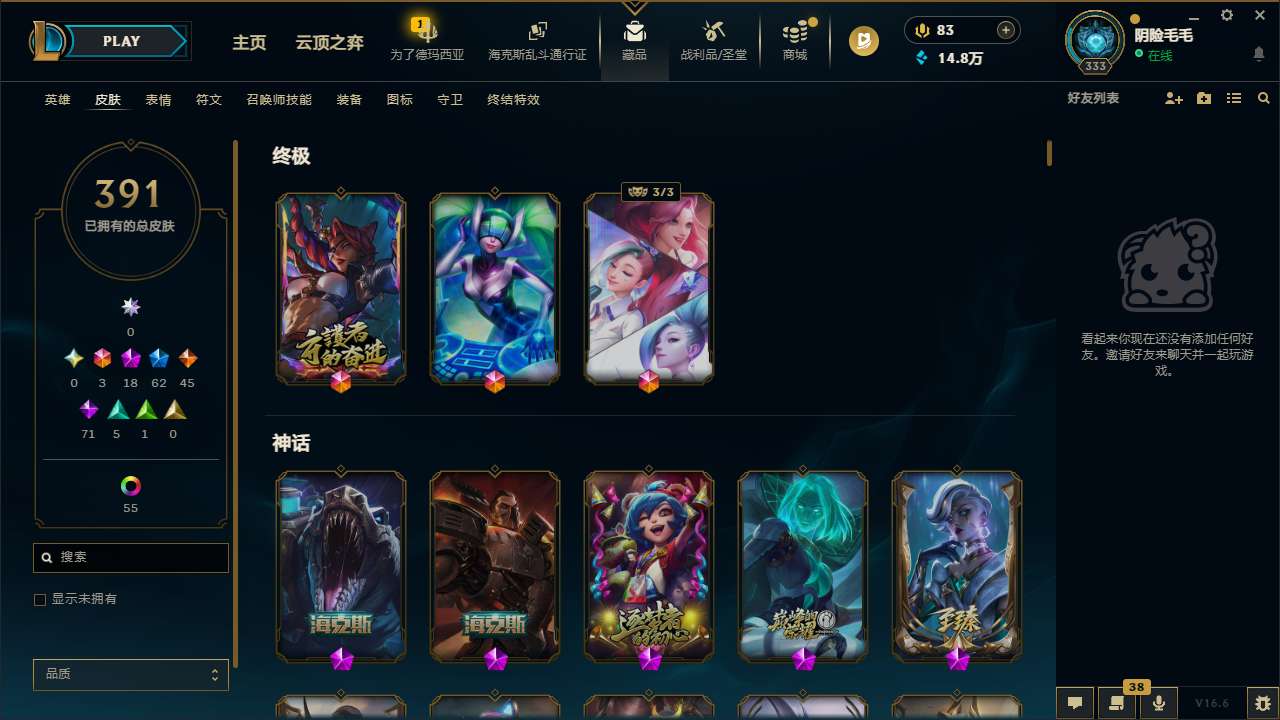Click the settings gear at top right
This screenshot has height=720, width=1280.
[x=1226, y=15]
